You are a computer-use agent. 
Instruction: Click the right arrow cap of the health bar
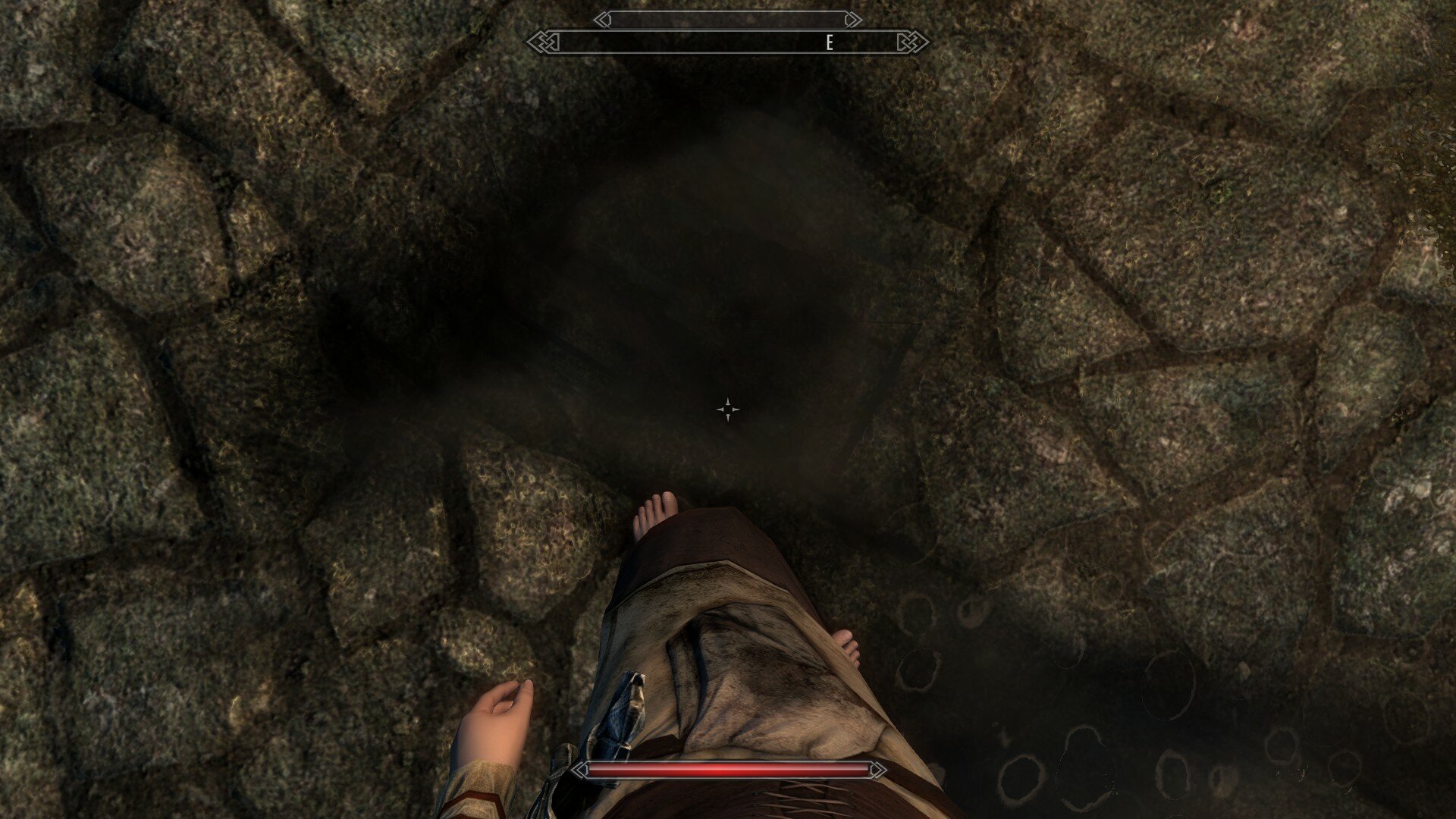coord(877,769)
